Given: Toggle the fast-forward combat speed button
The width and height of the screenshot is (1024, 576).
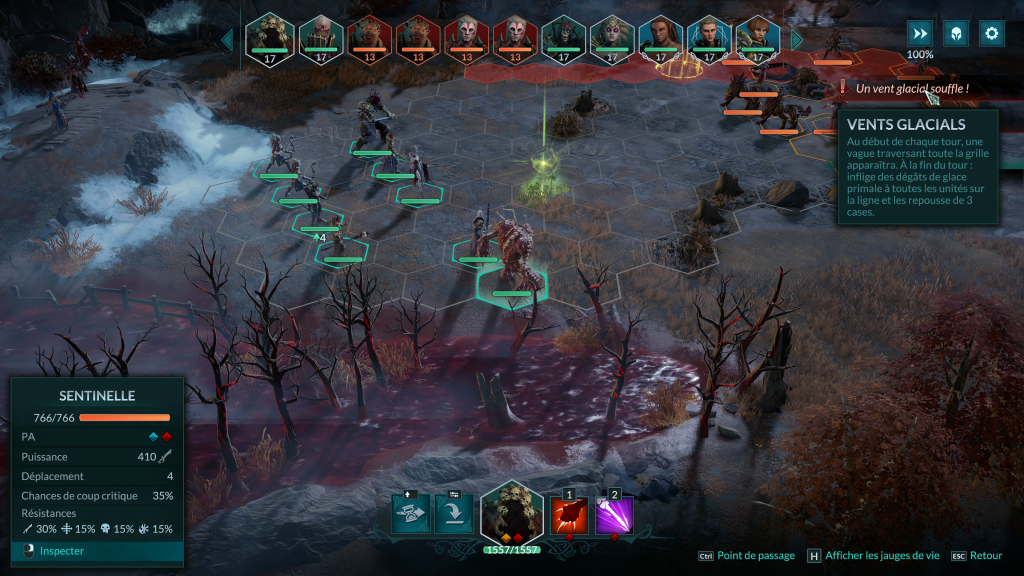Looking at the screenshot, I should click(x=920, y=33).
